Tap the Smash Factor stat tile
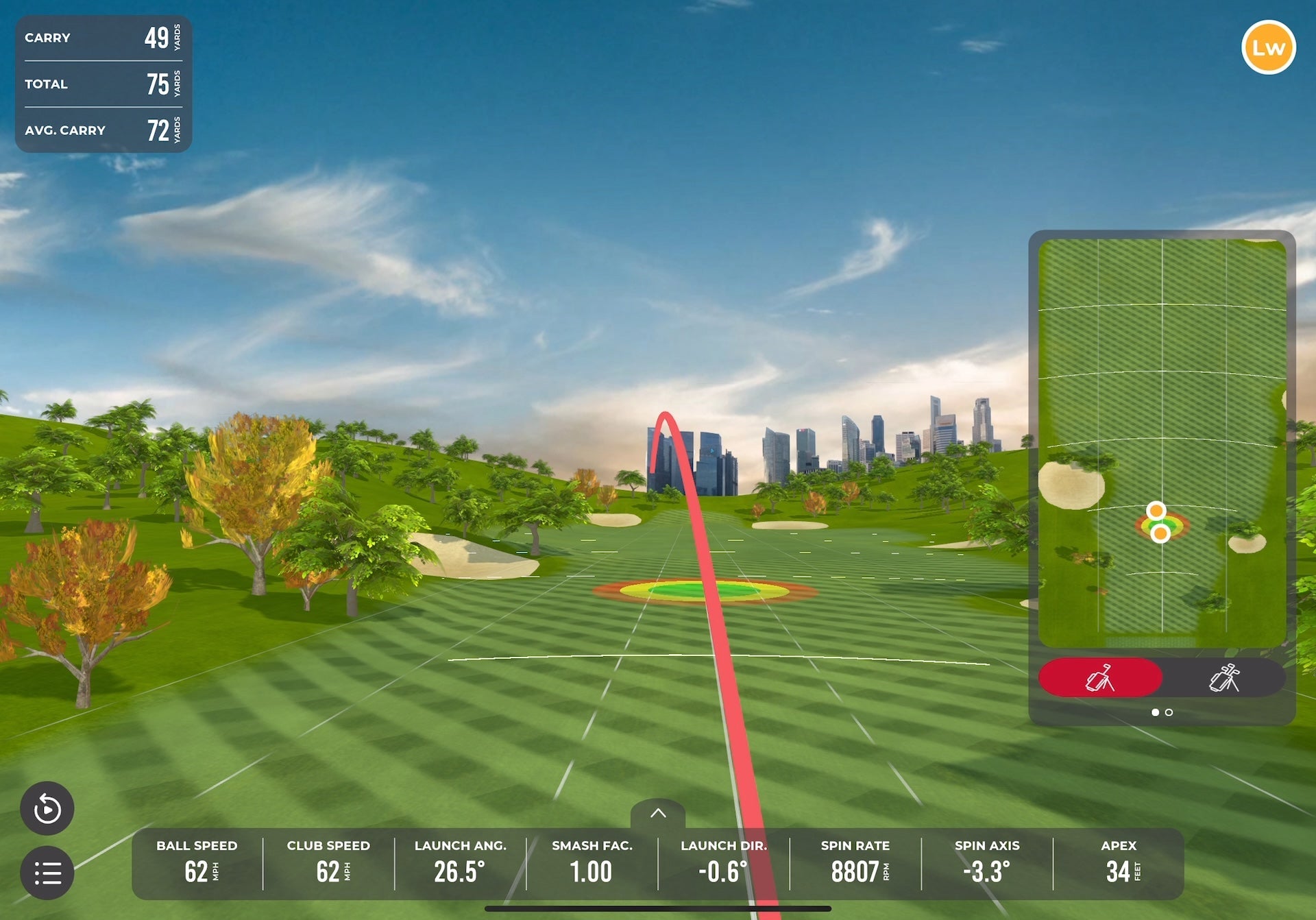 (592, 862)
